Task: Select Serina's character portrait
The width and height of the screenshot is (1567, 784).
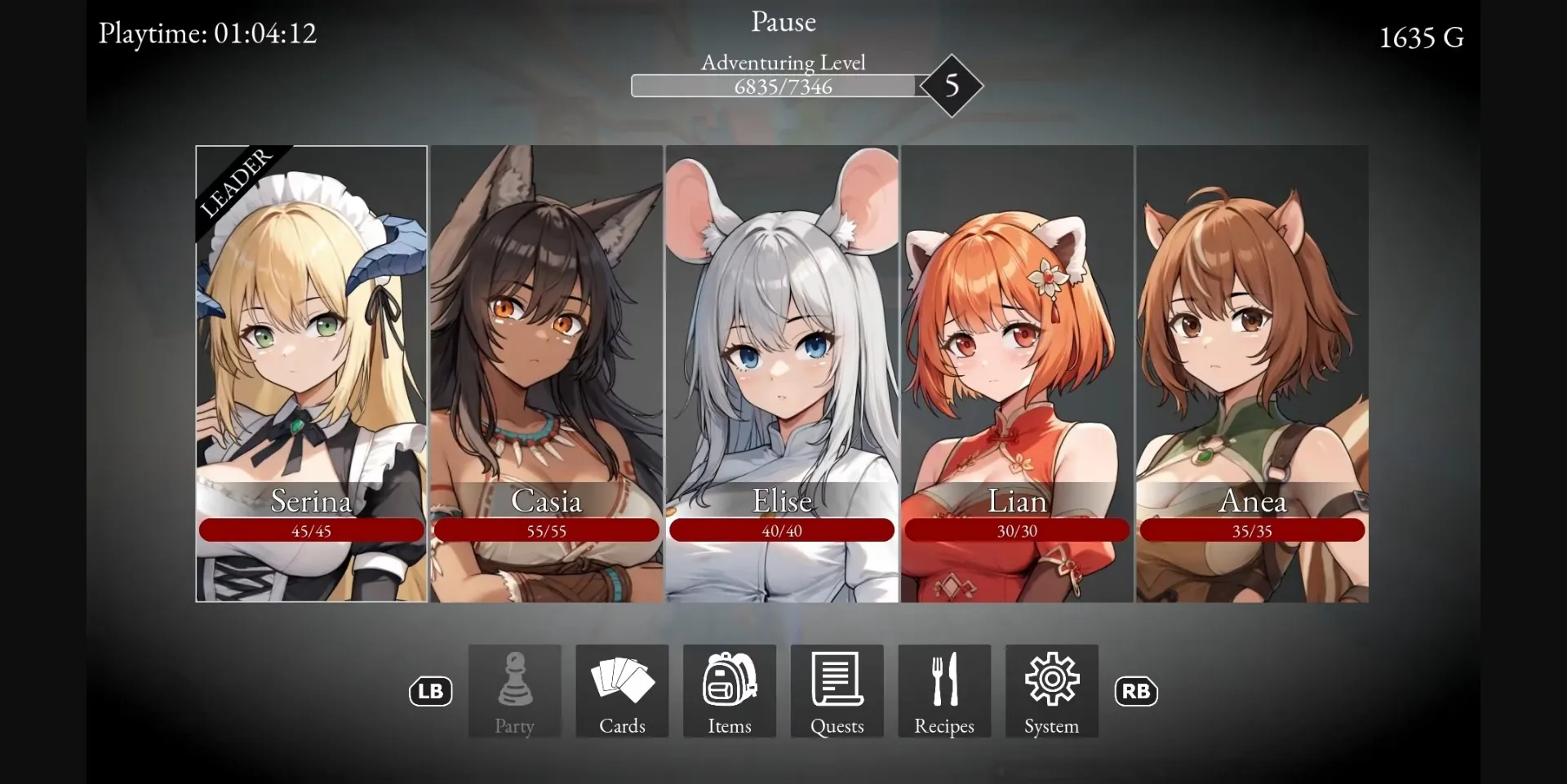Action: (x=310, y=351)
